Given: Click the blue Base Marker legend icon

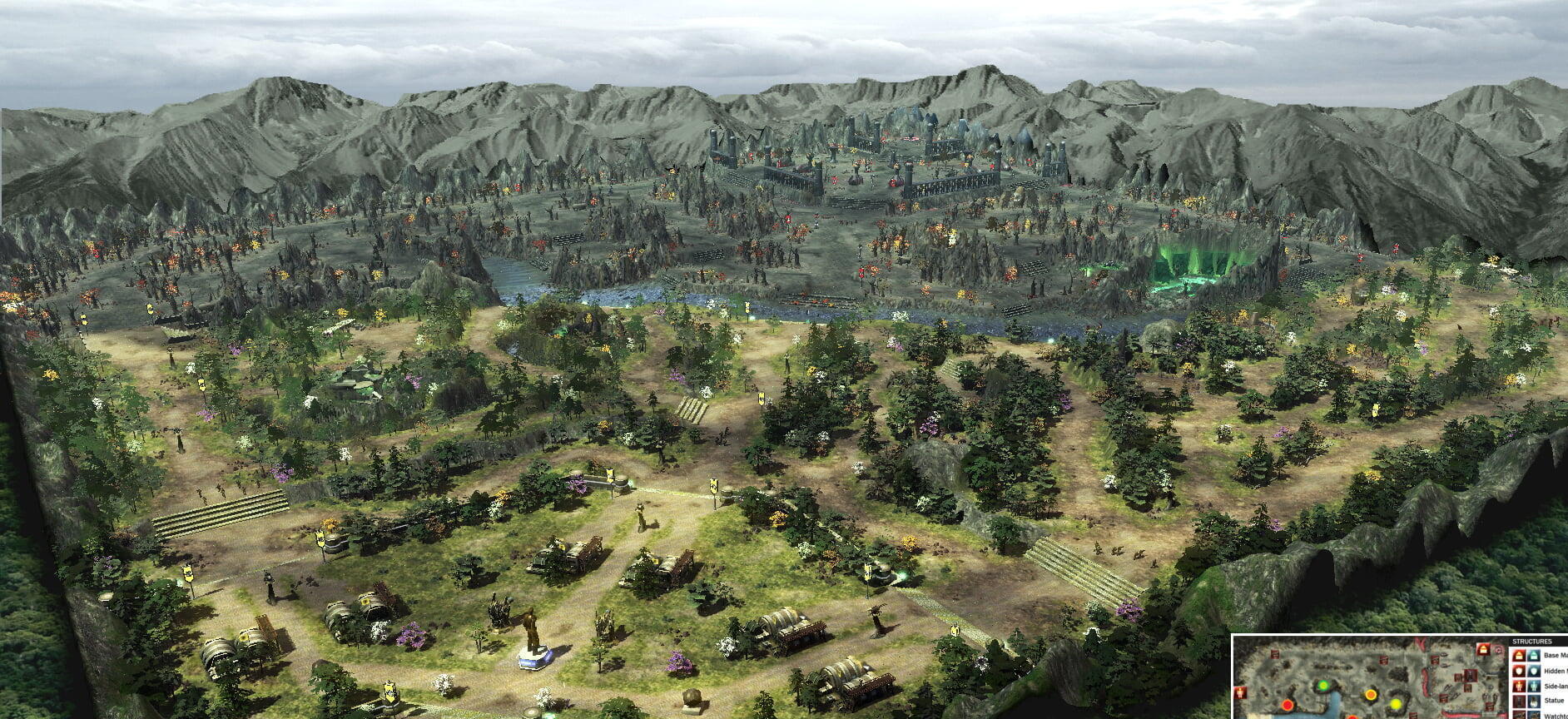Looking at the screenshot, I should tap(1534, 657).
